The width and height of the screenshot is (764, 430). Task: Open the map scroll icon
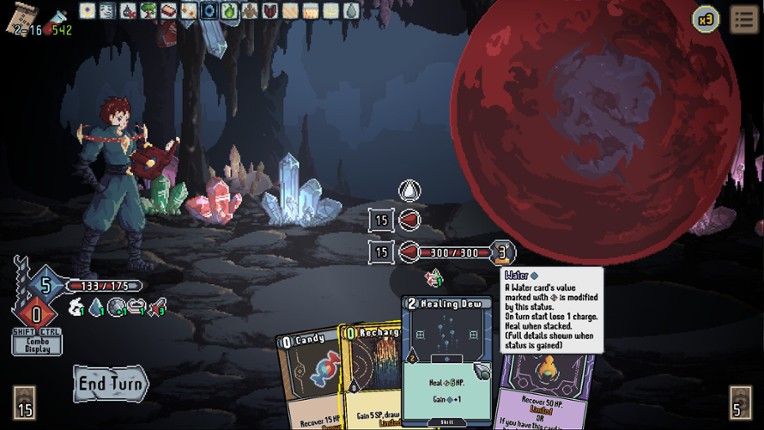click(20, 12)
